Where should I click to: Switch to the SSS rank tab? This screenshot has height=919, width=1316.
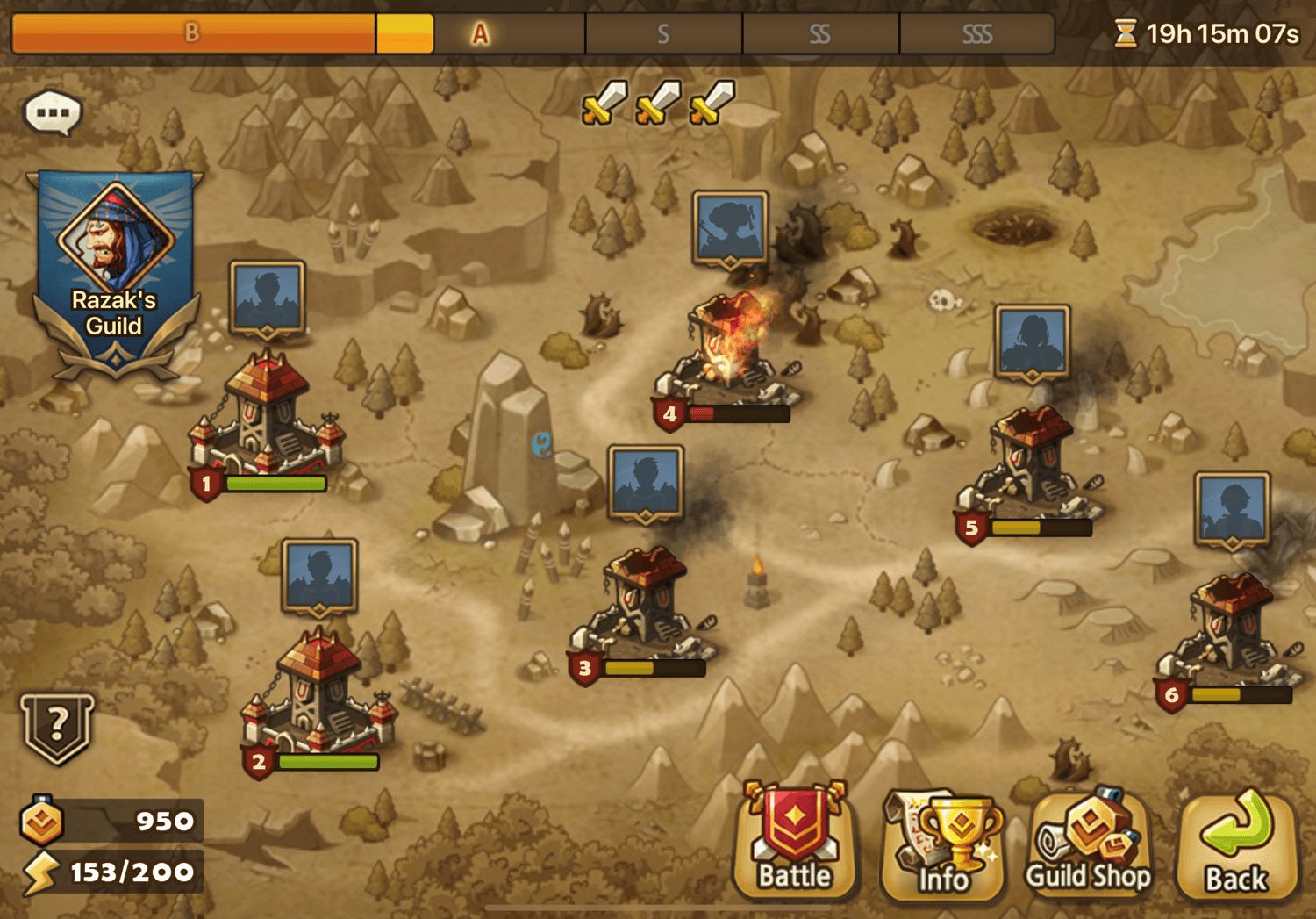click(x=976, y=34)
